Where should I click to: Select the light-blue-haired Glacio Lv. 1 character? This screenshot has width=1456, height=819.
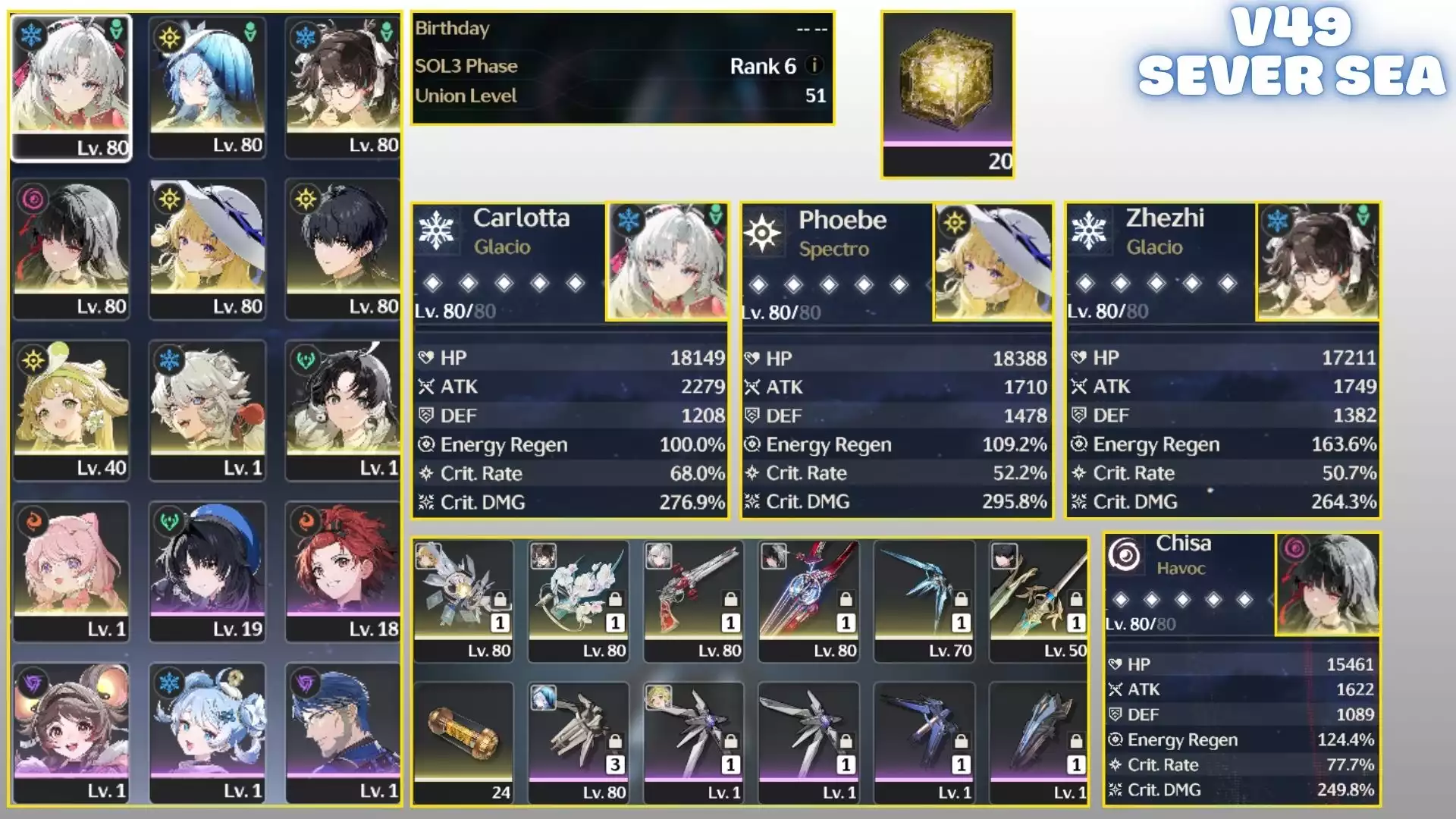pos(207,733)
